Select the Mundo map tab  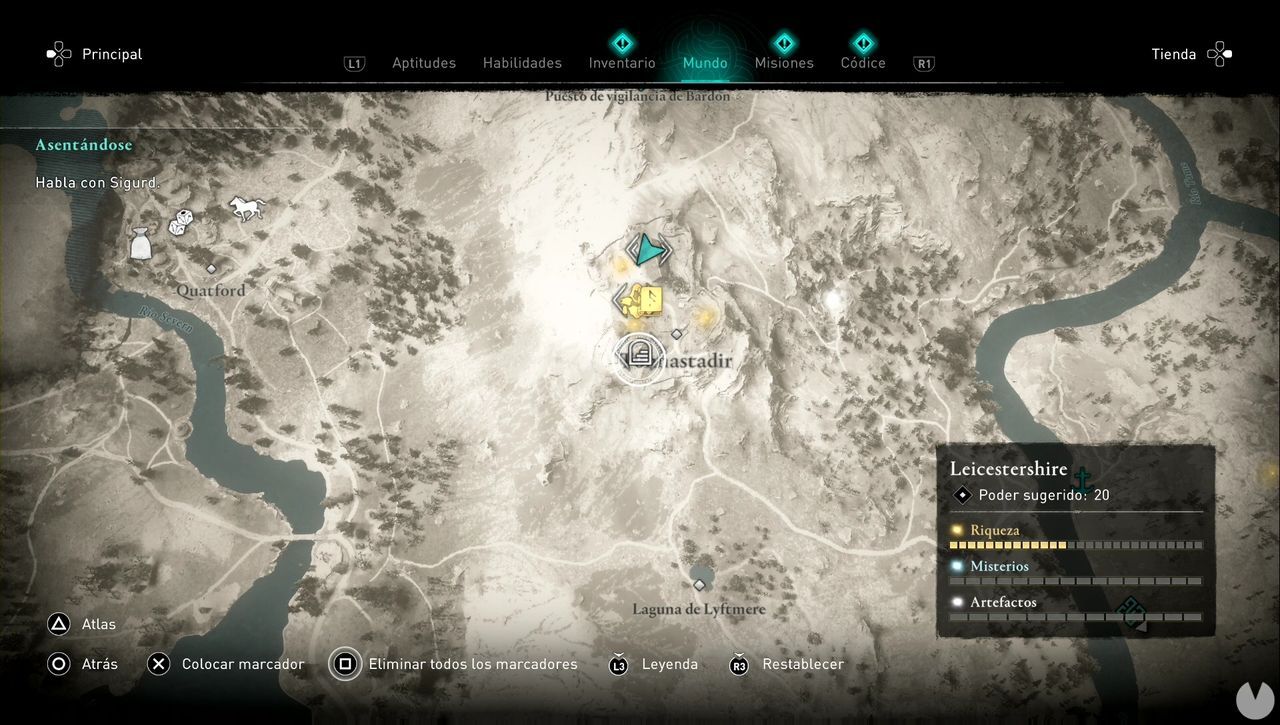pyautogui.click(x=705, y=63)
